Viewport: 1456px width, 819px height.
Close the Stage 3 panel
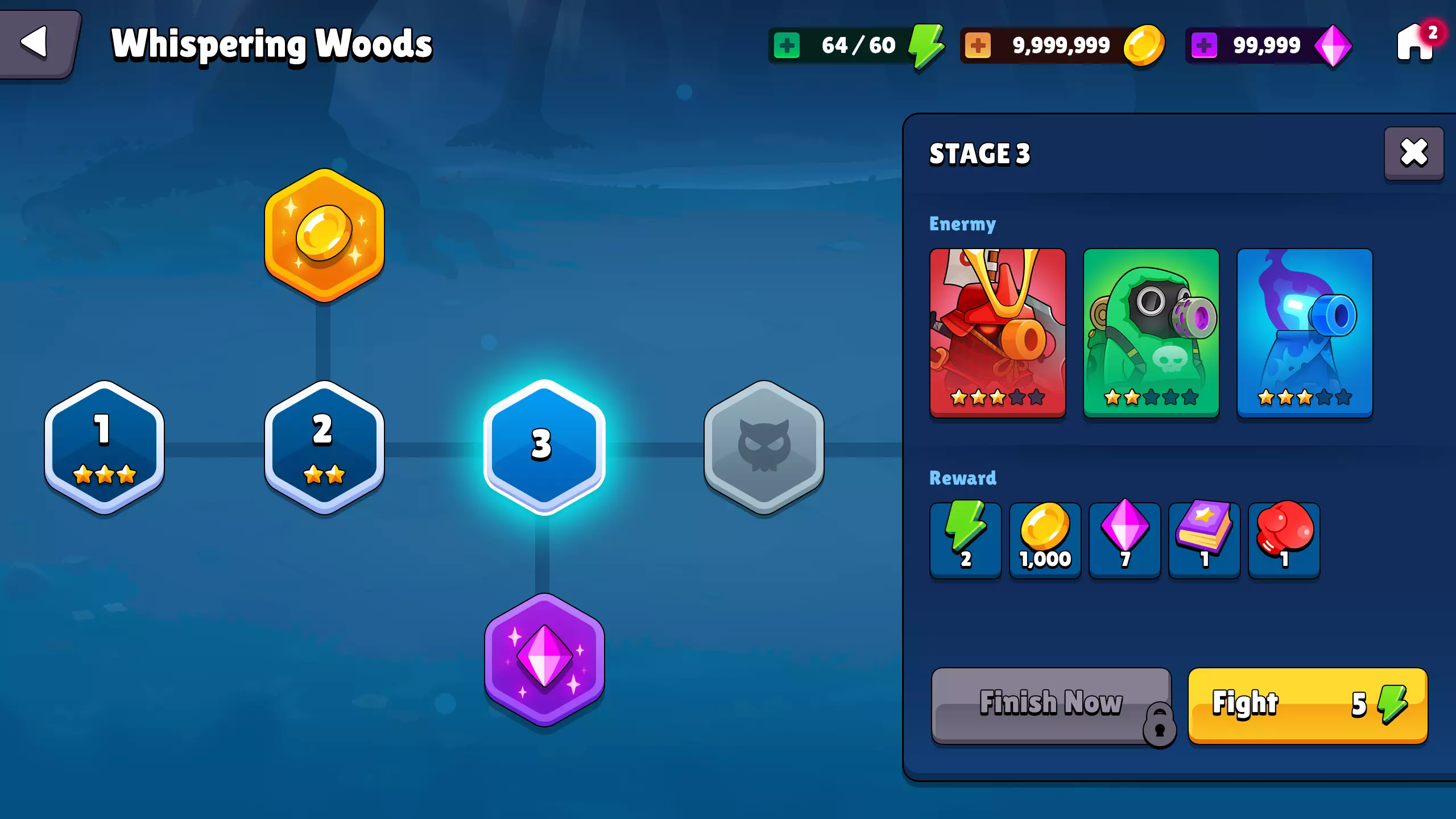coord(1414,151)
